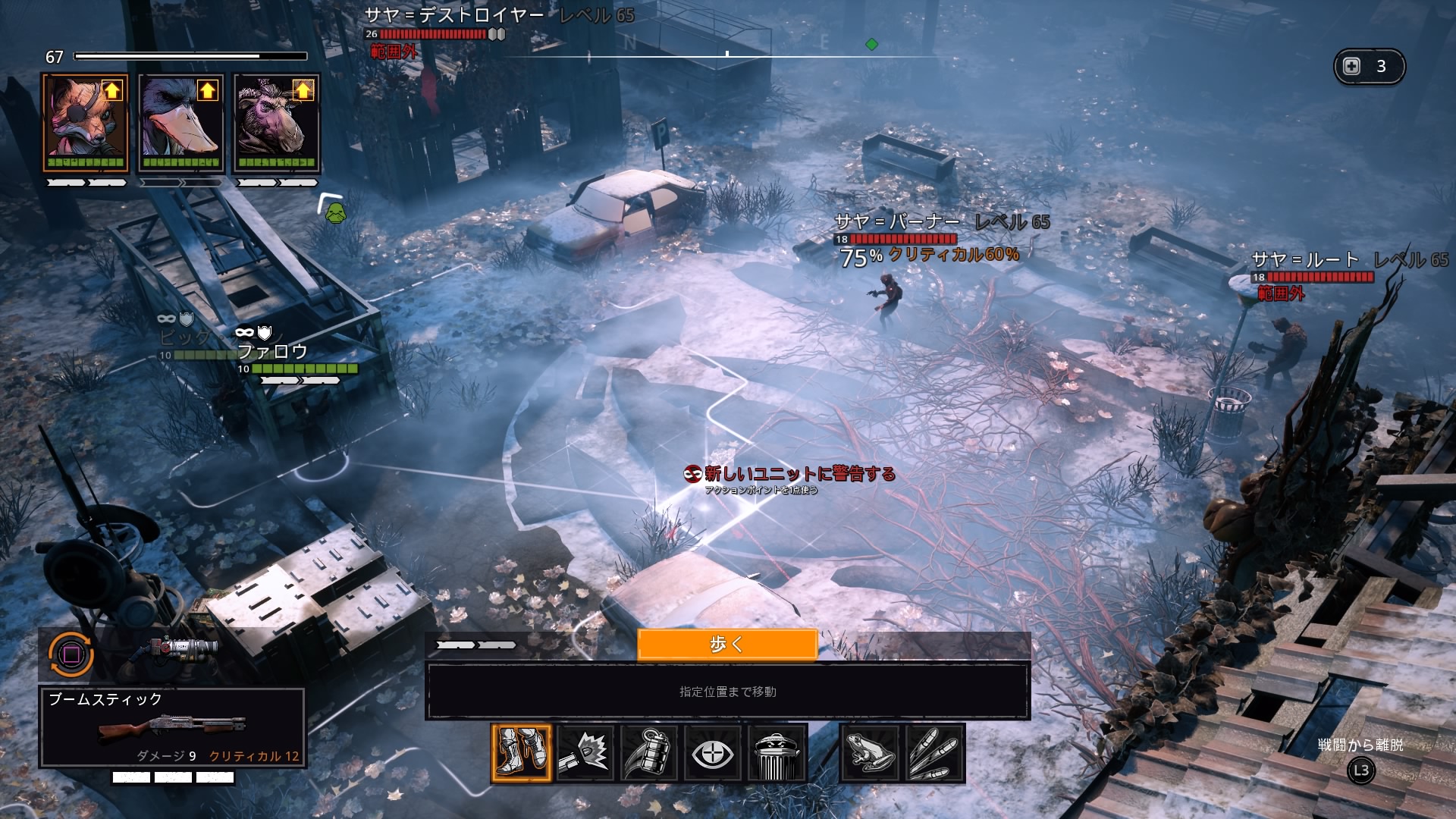Activate the gun shoot action
The image size is (1456, 819).
[x=585, y=752]
